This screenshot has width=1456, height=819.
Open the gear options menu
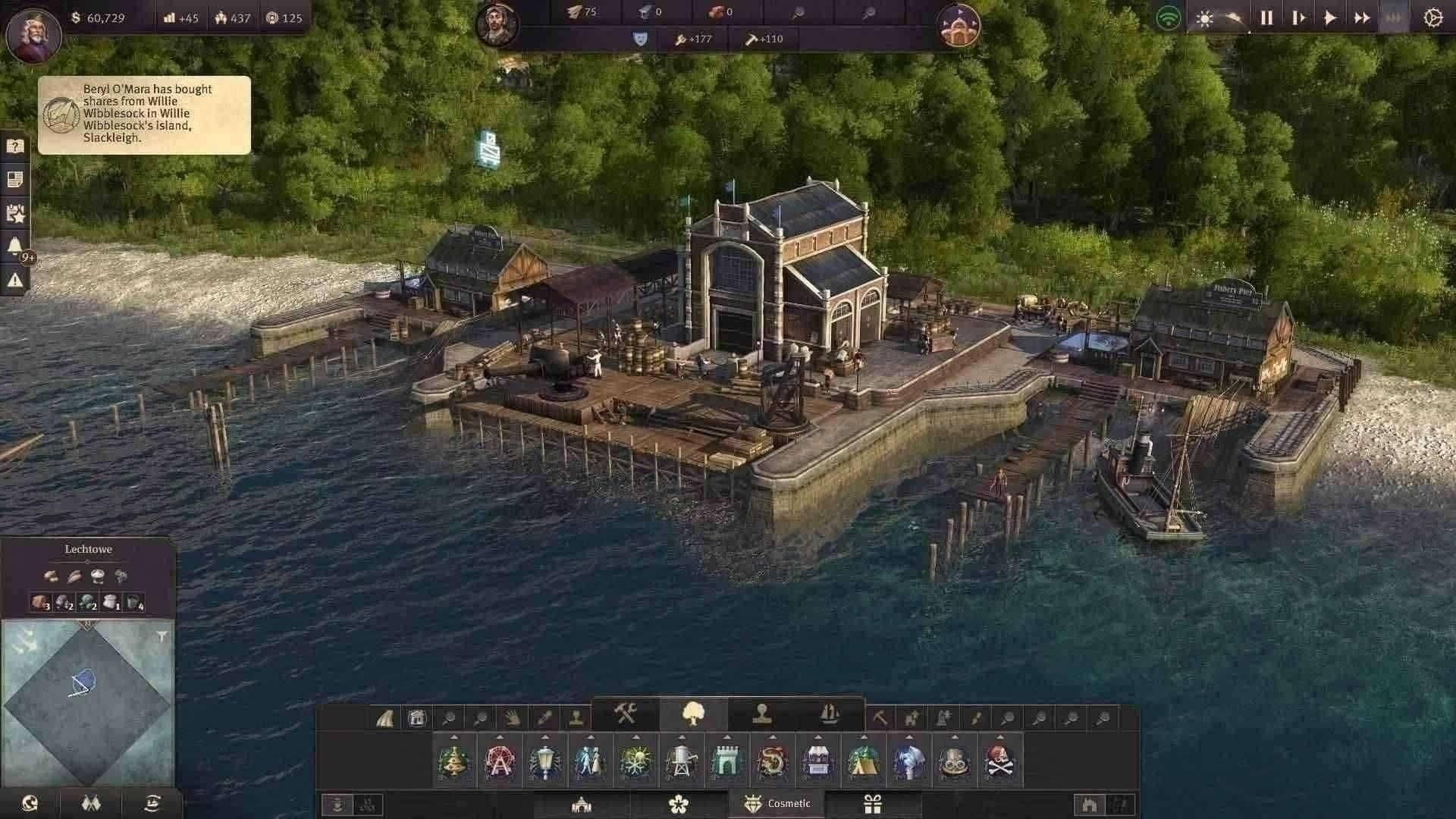(1432, 18)
